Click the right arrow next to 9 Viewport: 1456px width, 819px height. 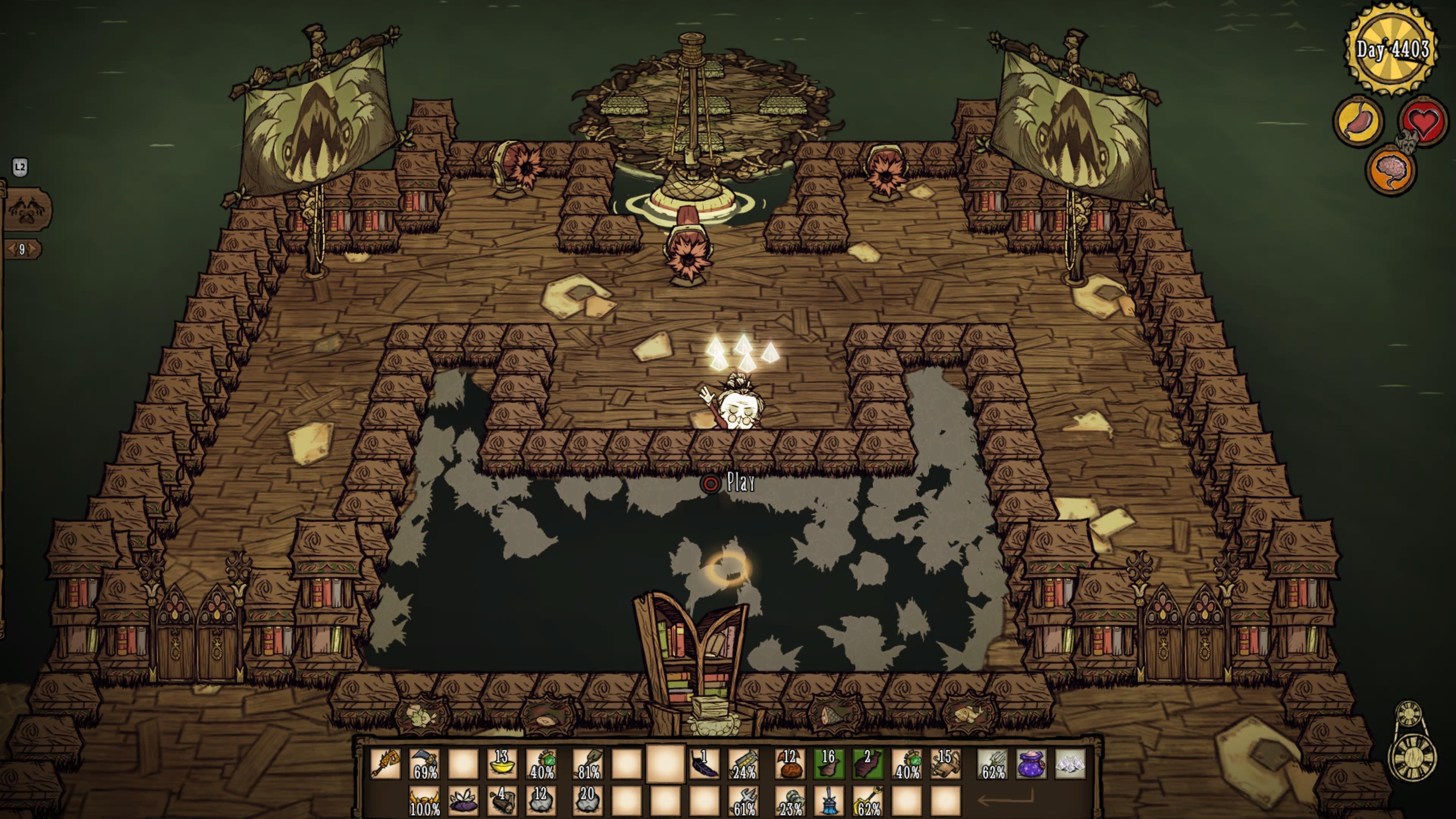pos(34,249)
